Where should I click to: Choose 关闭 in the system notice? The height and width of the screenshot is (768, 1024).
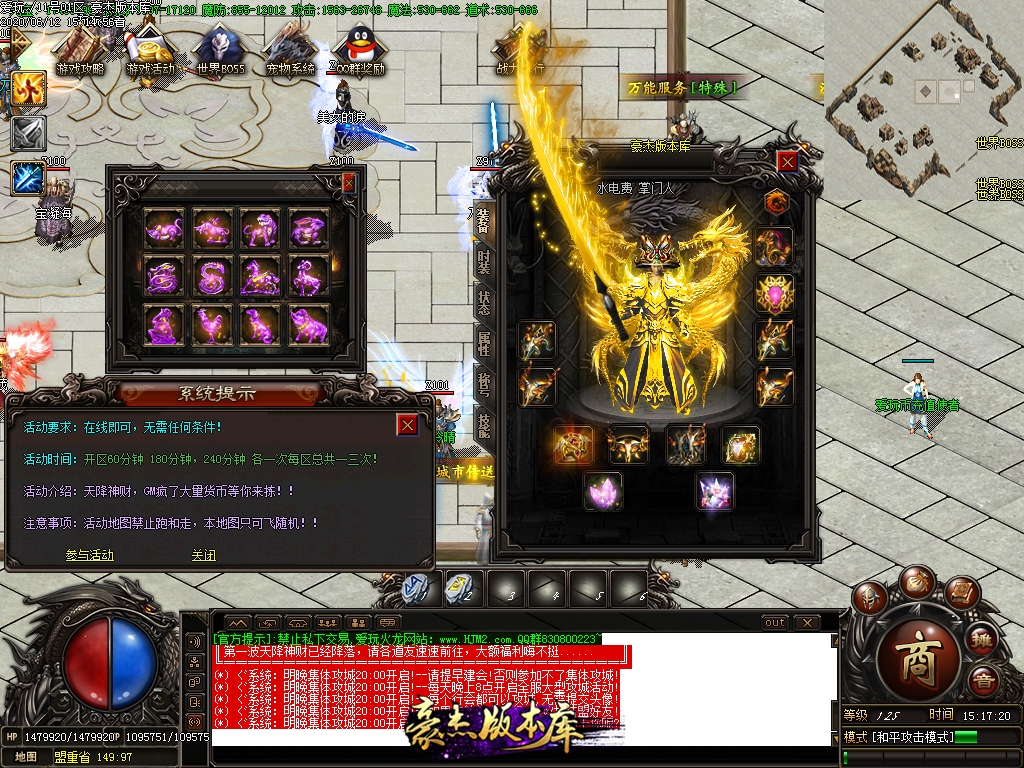tap(204, 555)
